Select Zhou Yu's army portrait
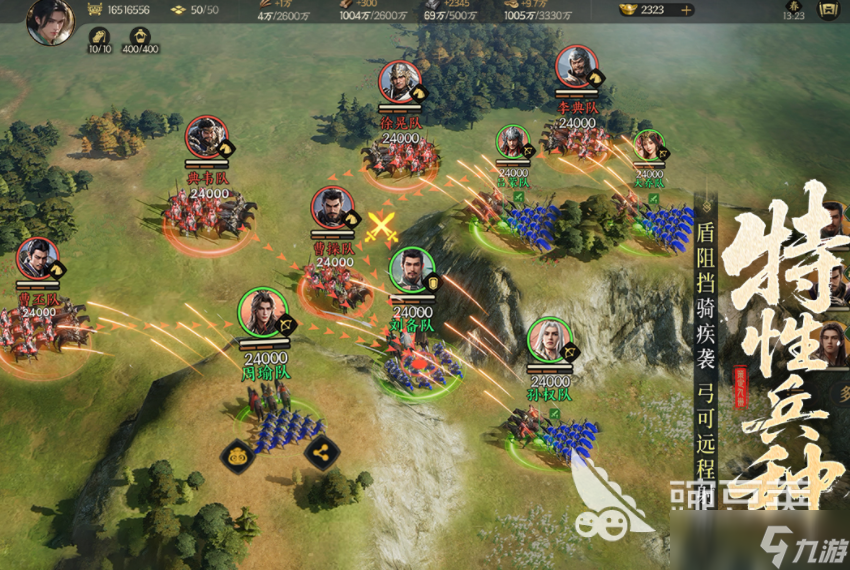The image size is (850, 570). click(x=262, y=312)
